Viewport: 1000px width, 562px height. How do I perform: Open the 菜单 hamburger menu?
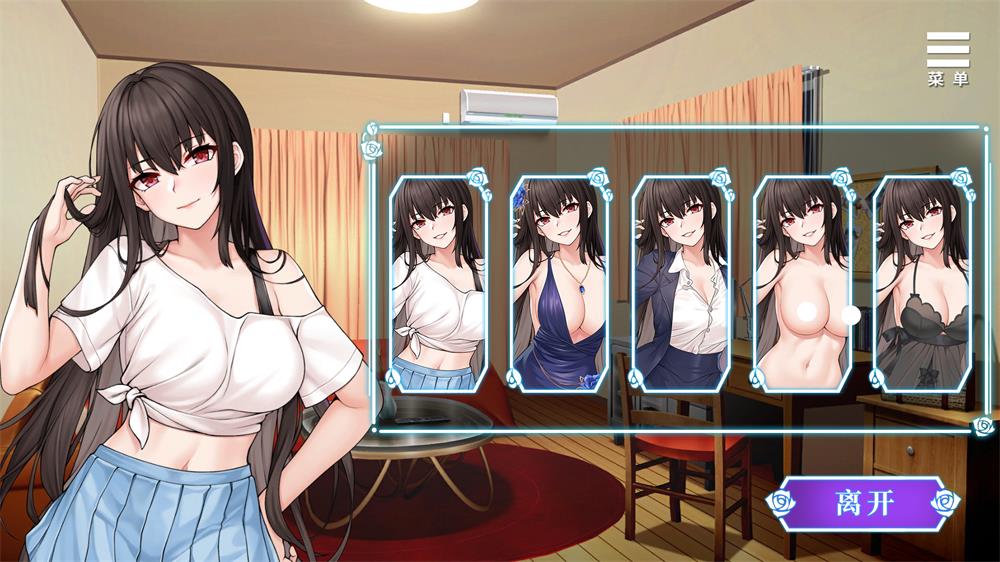[x=947, y=58]
